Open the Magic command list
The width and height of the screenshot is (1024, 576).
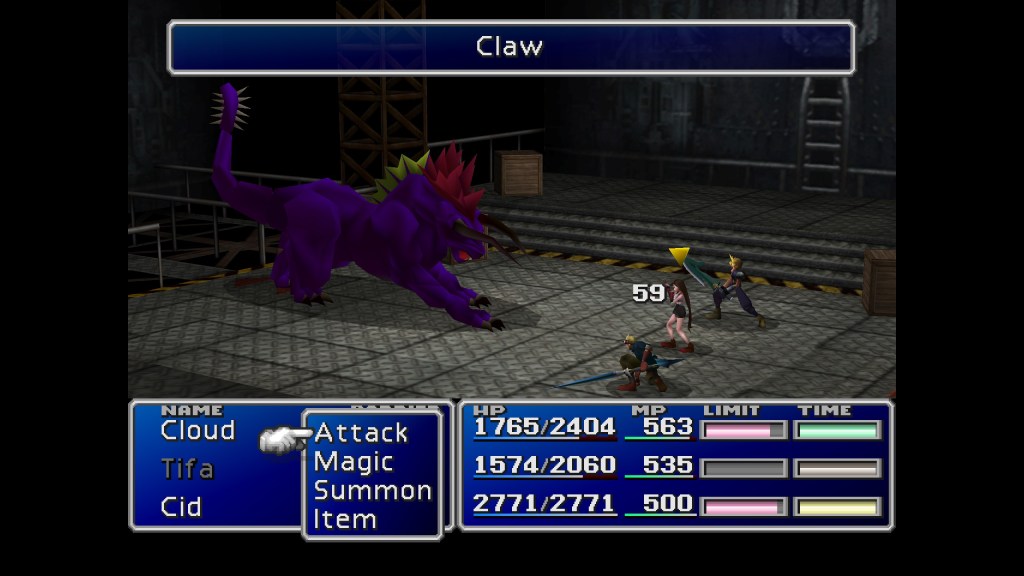click(x=353, y=462)
